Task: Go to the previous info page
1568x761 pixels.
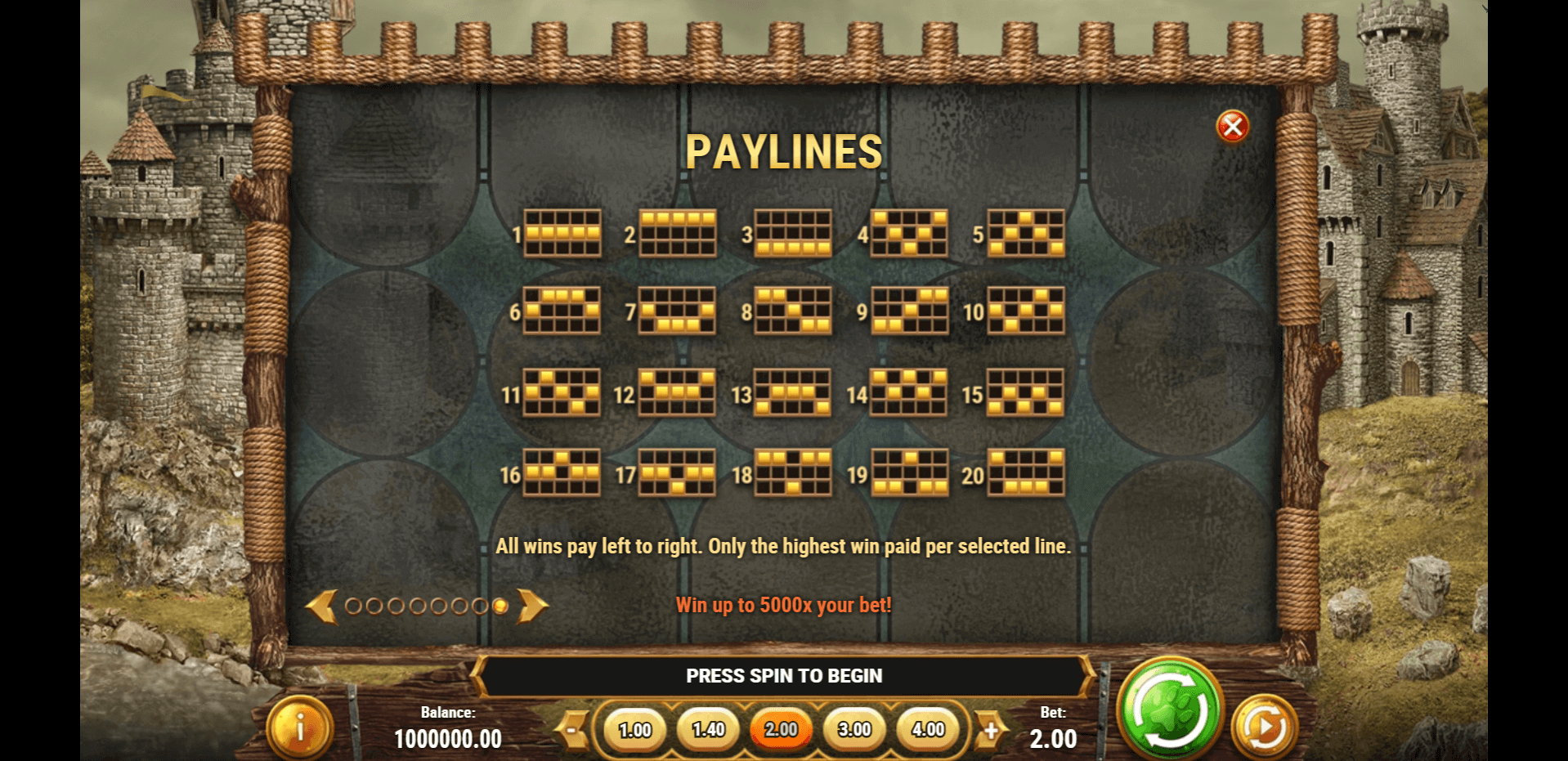Action: click(x=321, y=607)
